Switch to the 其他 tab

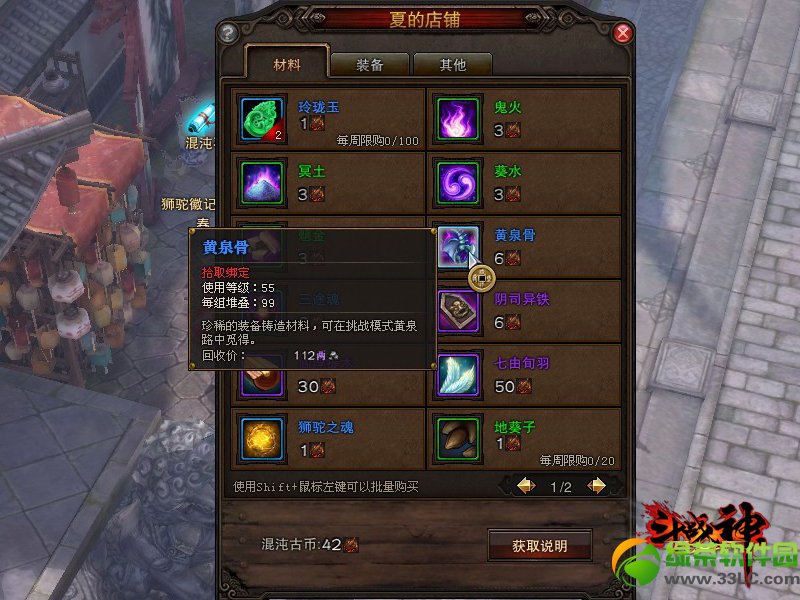coord(453,65)
